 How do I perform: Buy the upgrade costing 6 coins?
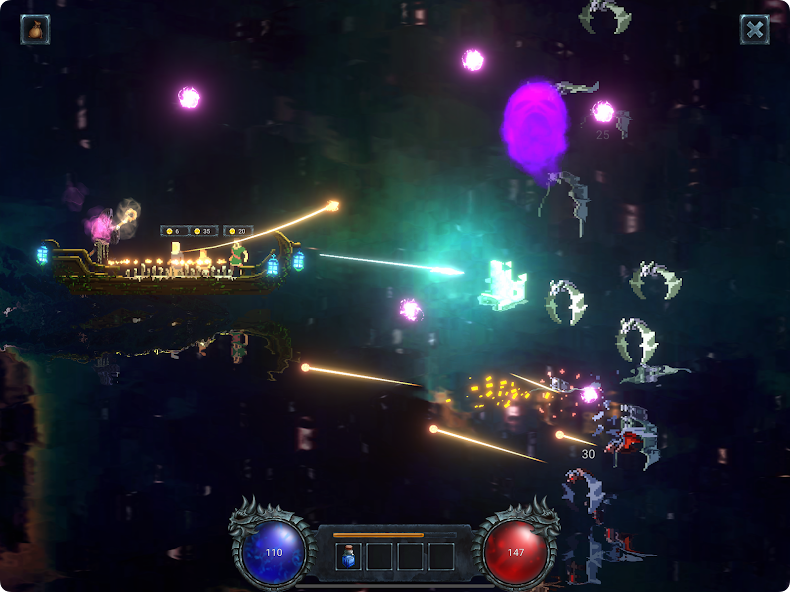(175, 231)
